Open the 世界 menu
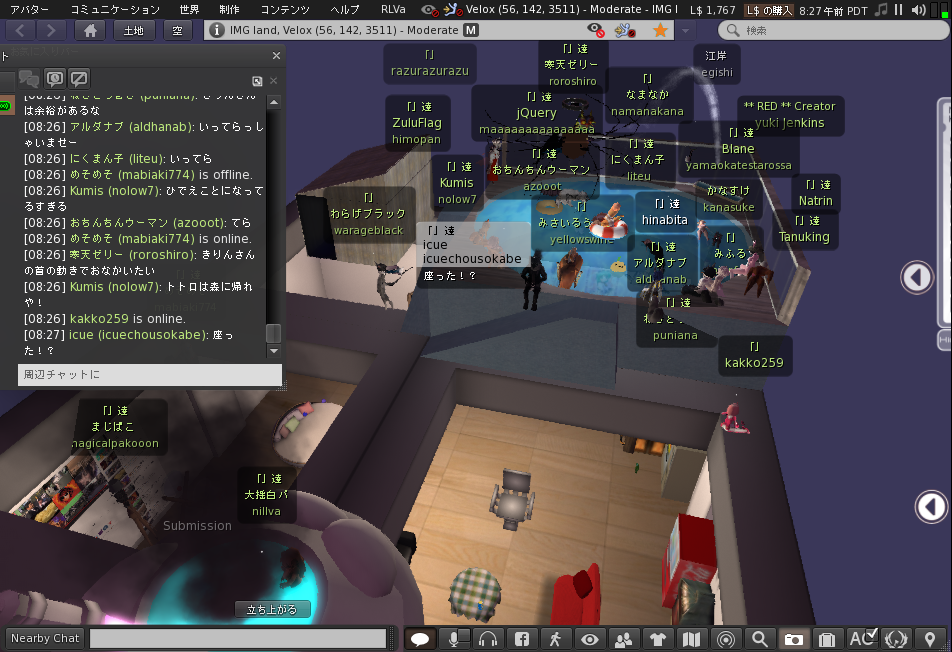Viewport: 952px width, 652px height. click(x=189, y=9)
